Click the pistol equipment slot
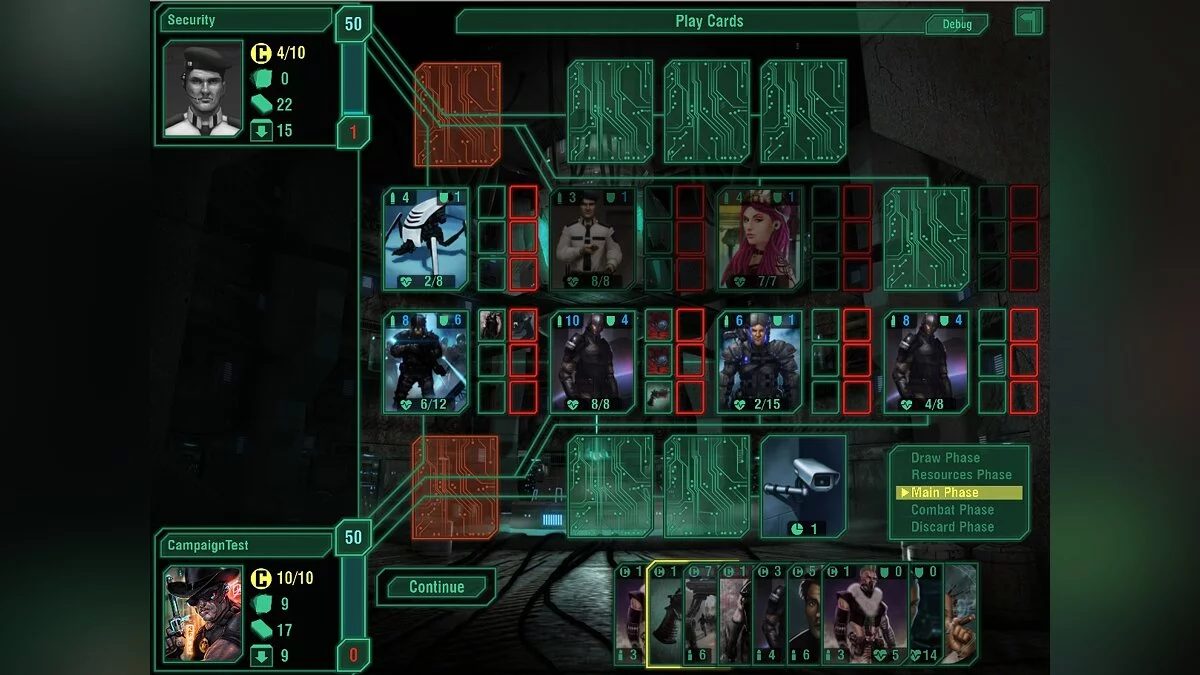The image size is (1200, 675). [x=659, y=397]
